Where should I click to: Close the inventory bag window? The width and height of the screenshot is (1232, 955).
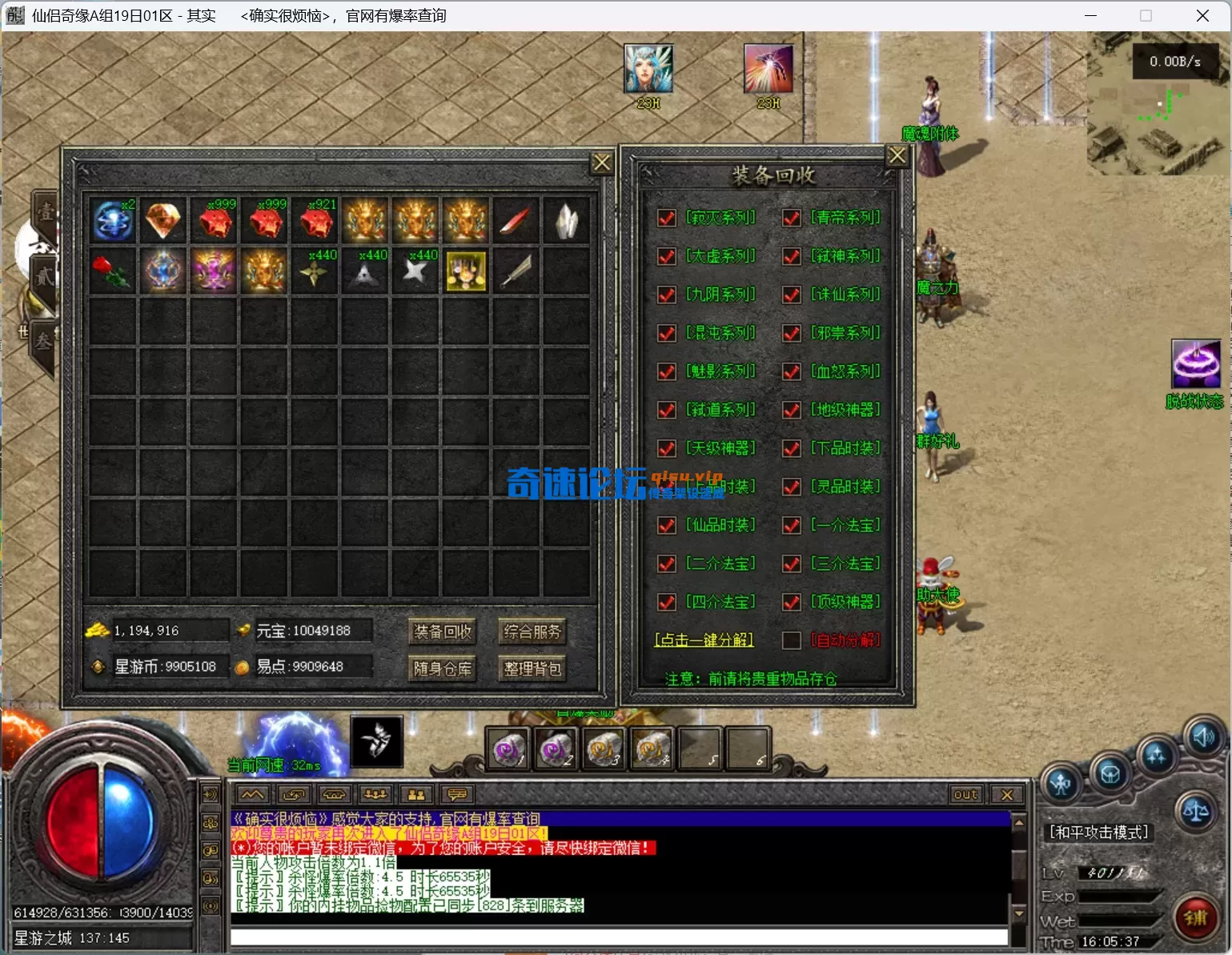(x=601, y=163)
